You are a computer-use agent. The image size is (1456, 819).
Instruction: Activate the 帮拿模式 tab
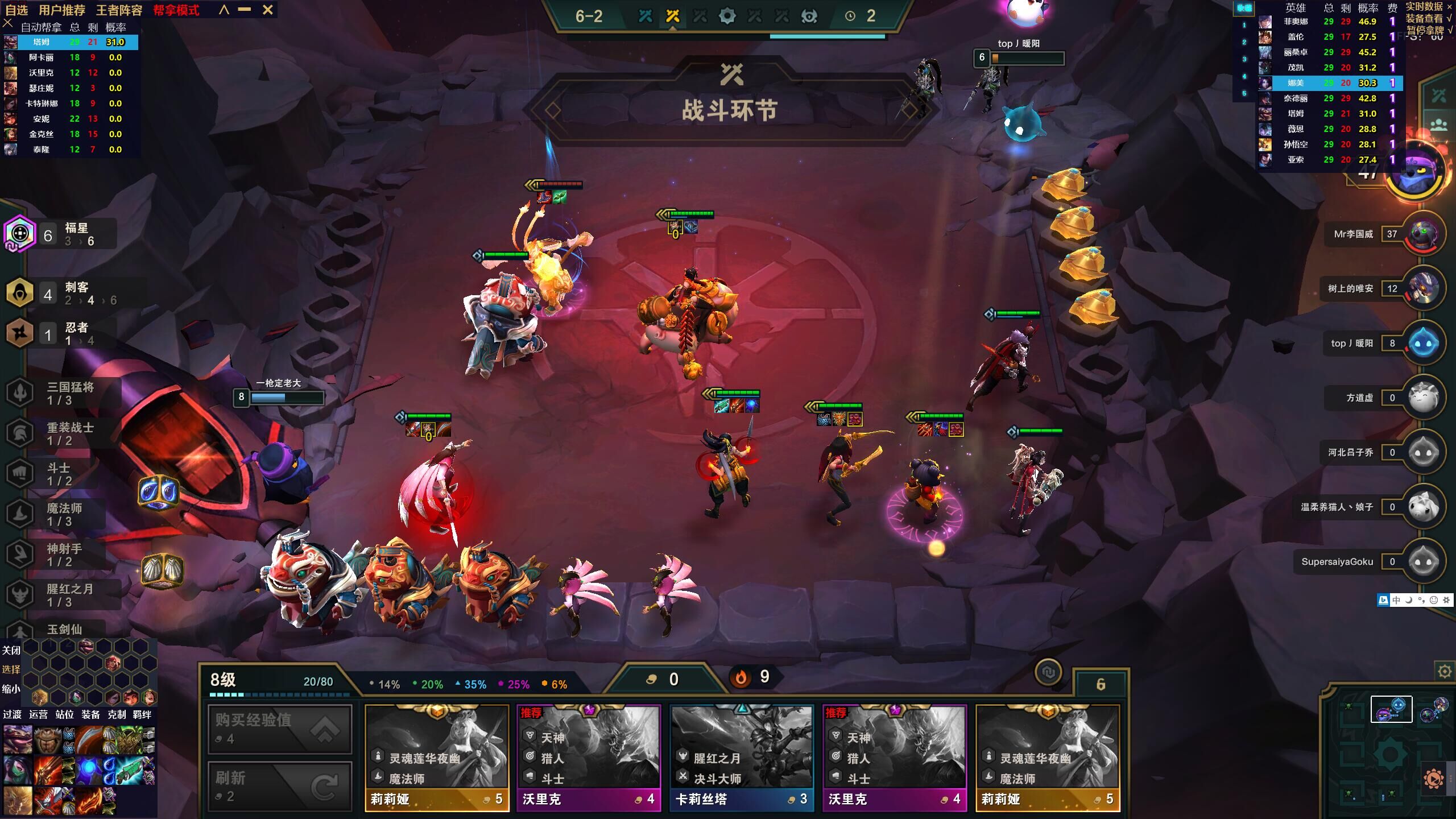[176, 10]
